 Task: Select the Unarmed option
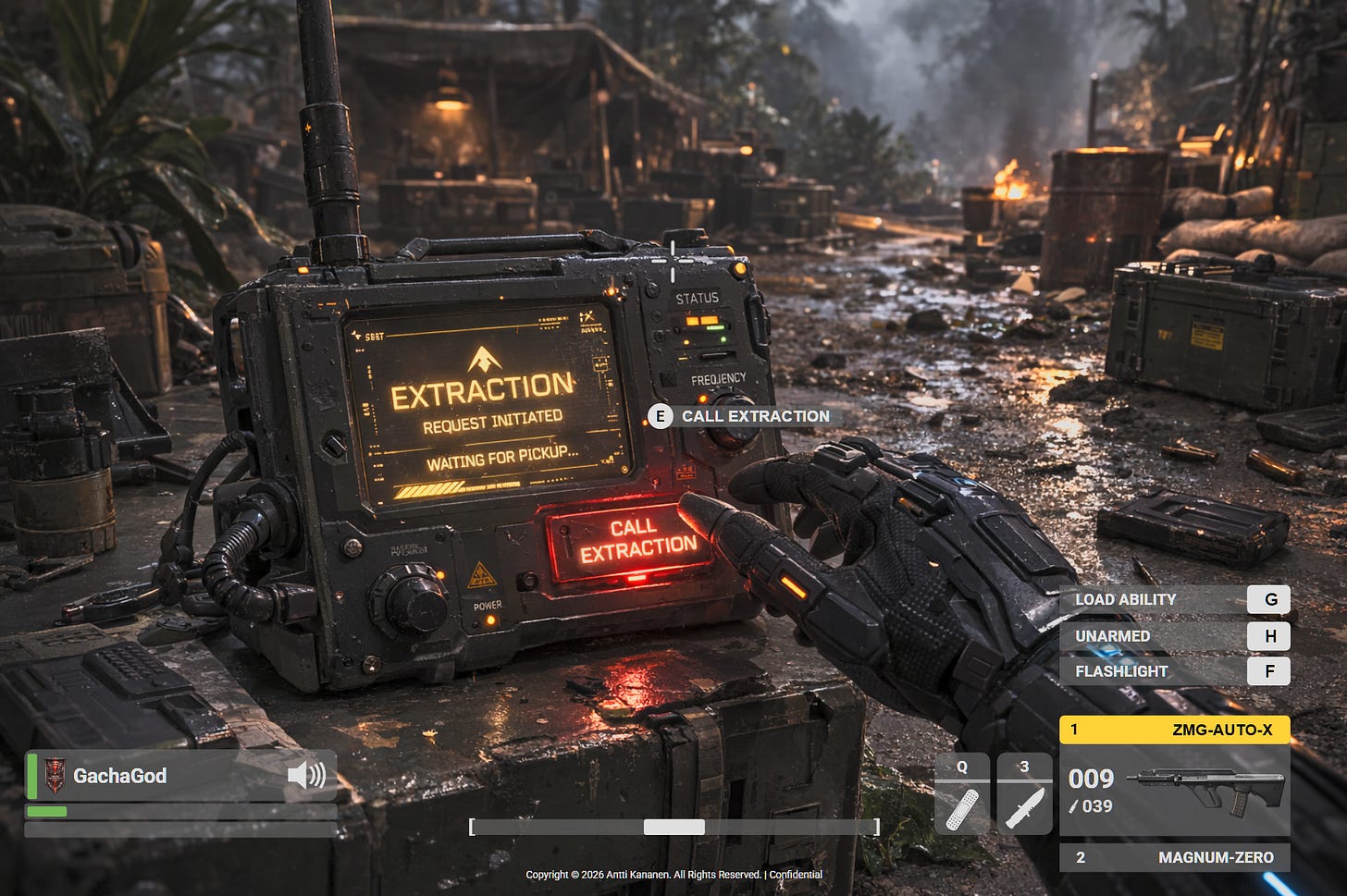tap(1173, 636)
